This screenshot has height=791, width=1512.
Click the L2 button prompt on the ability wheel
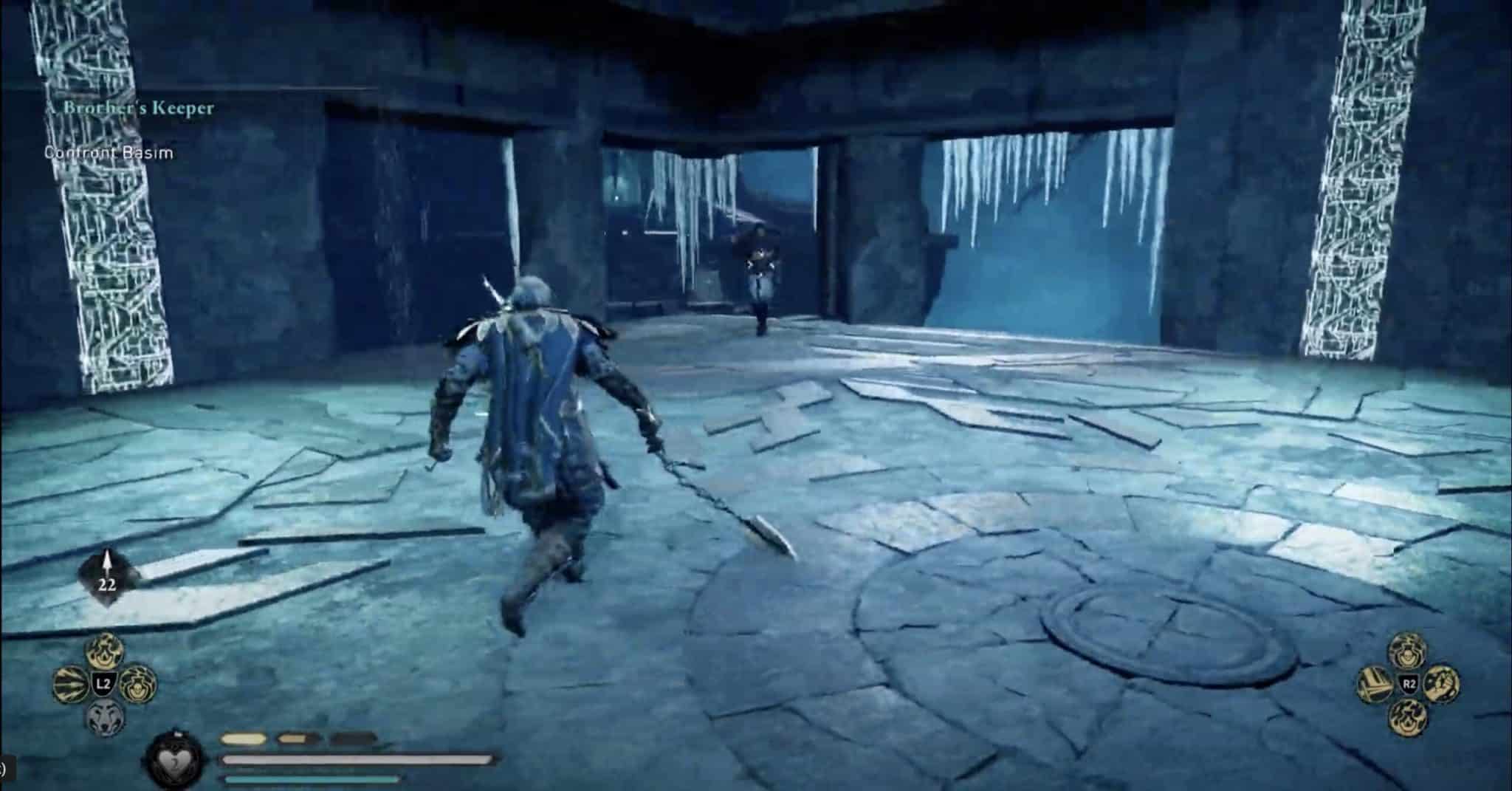[104, 682]
